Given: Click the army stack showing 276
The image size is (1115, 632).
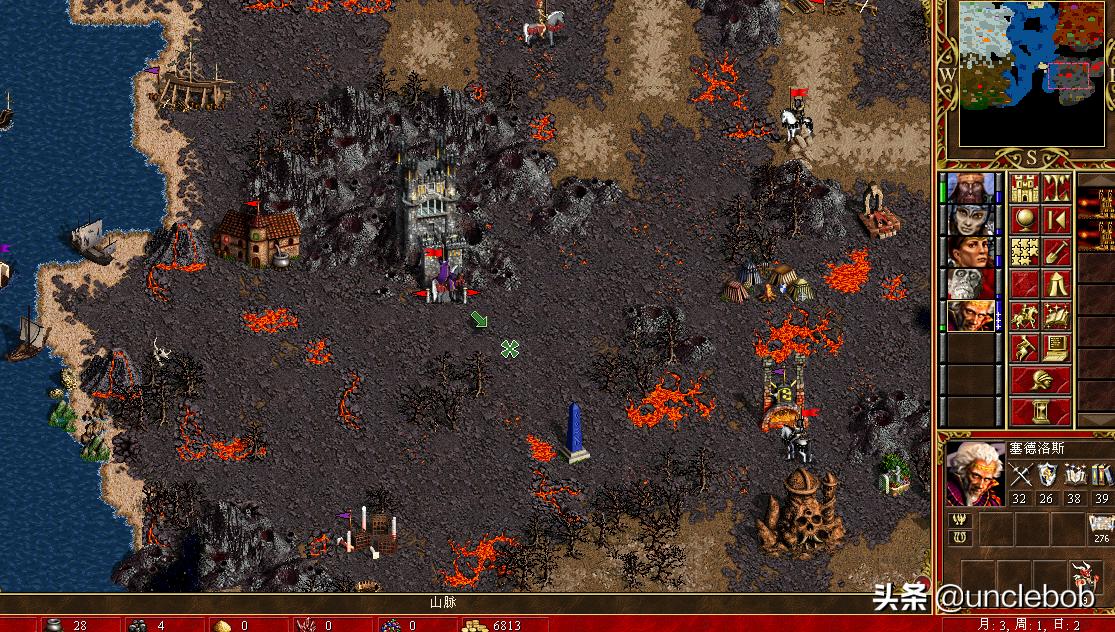Looking at the screenshot, I should pyautogui.click(x=1101, y=527).
